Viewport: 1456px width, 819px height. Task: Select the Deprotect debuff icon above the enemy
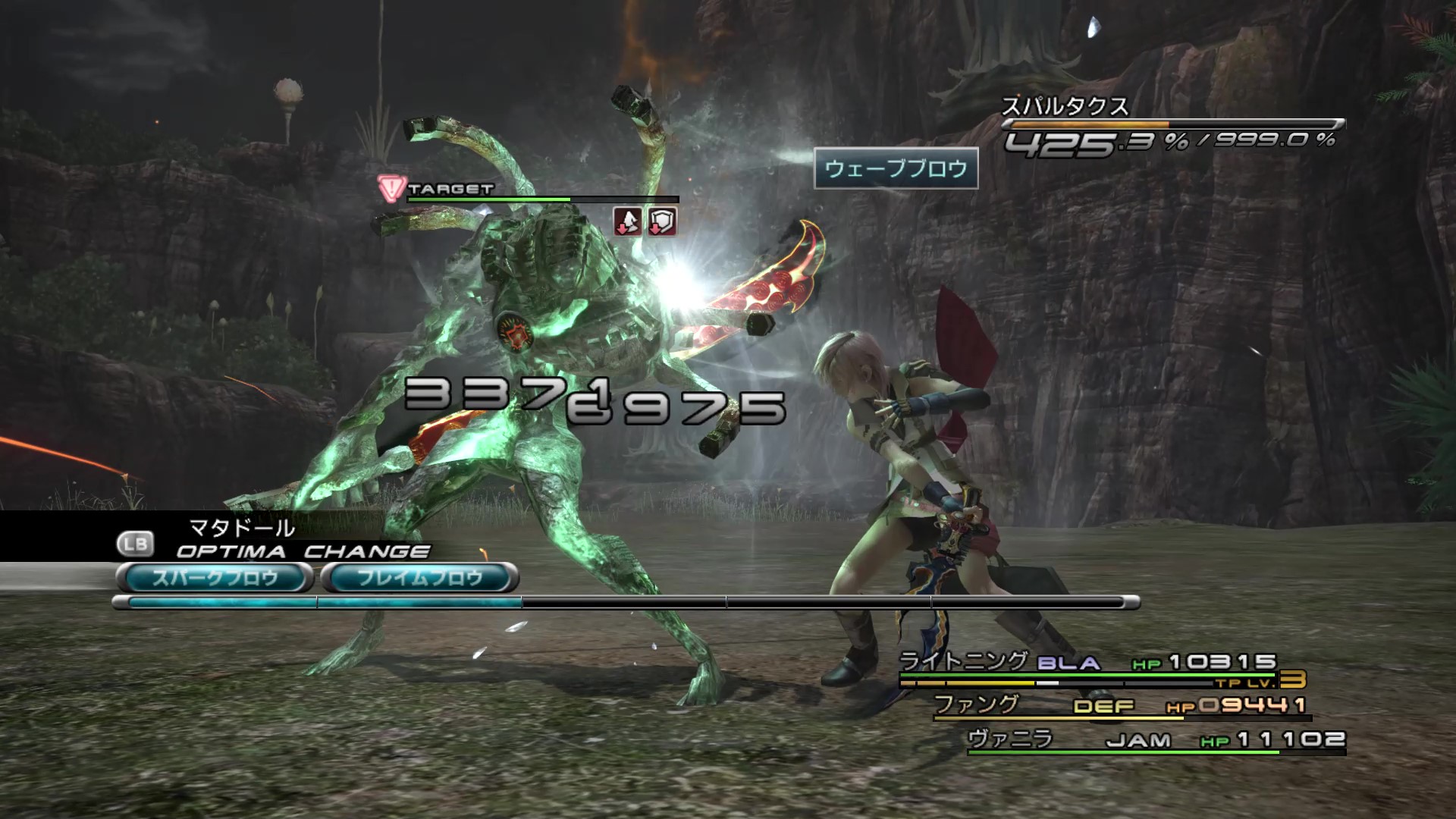coord(628,223)
